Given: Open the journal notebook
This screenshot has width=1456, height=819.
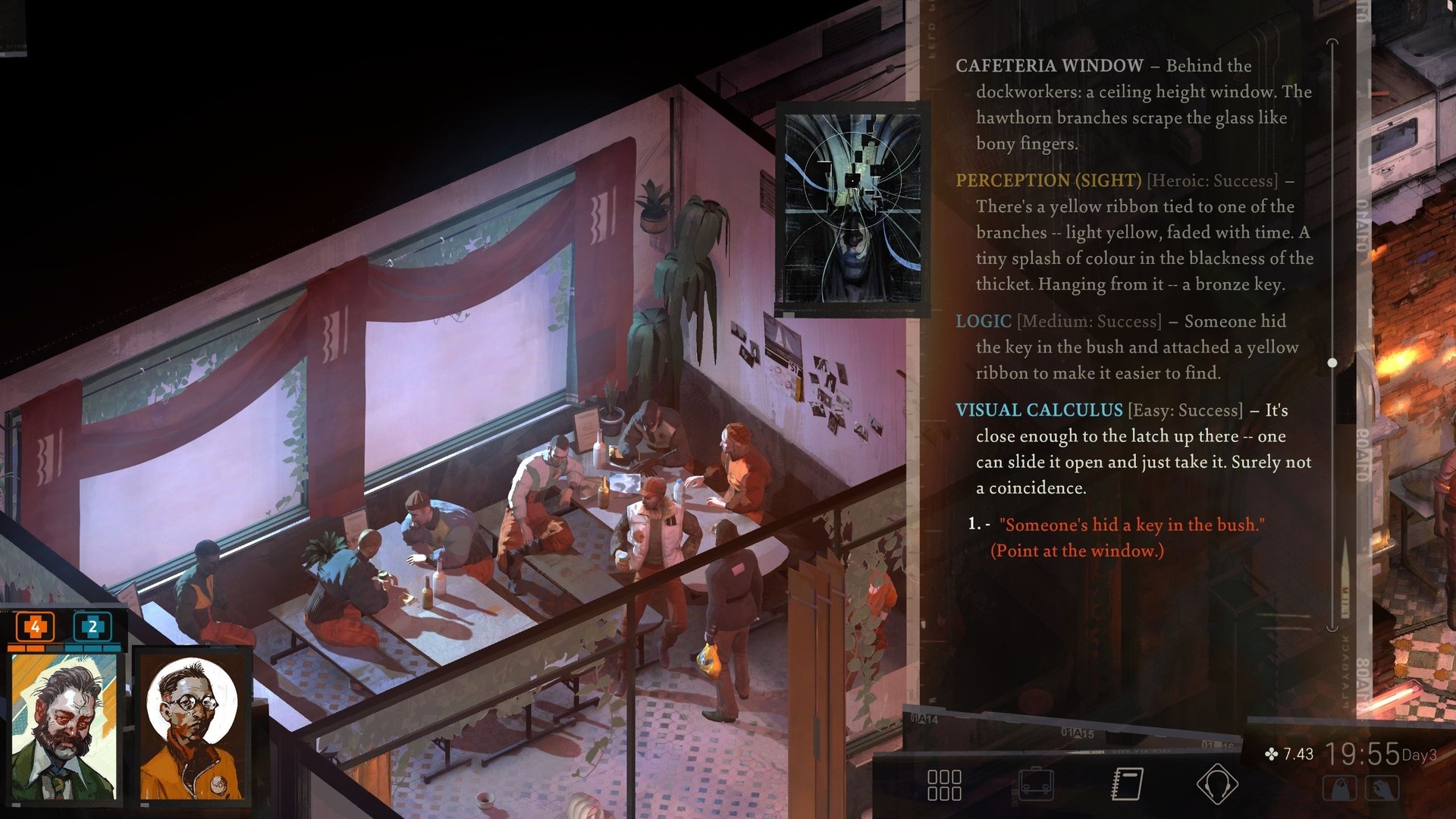Looking at the screenshot, I should pos(1127,784).
